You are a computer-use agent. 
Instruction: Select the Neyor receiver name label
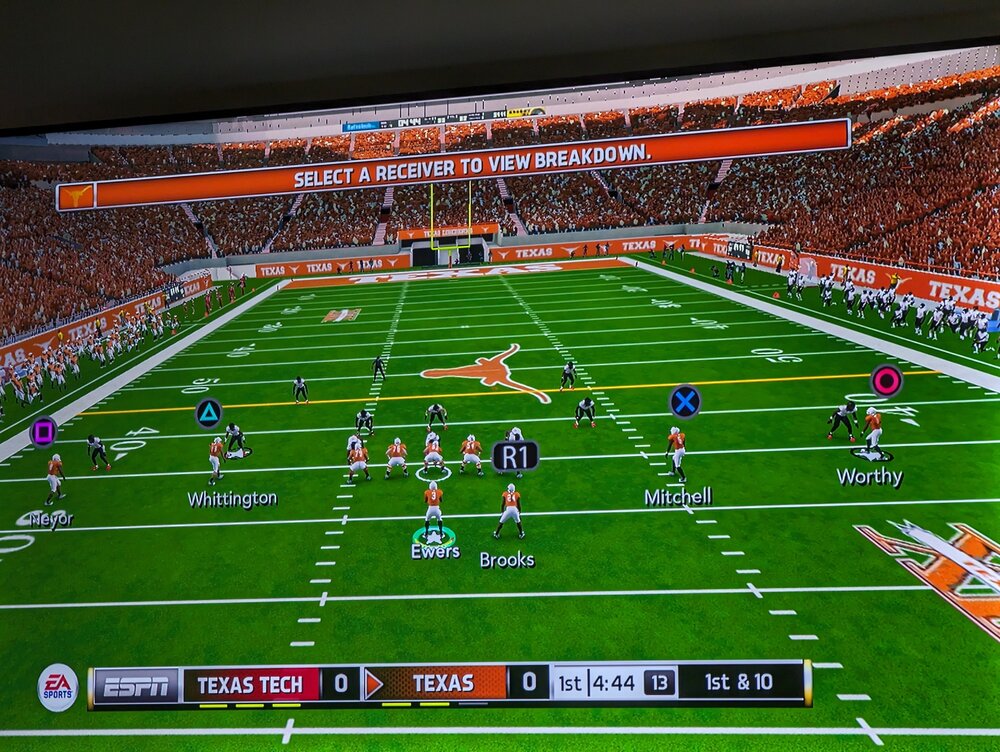click(51, 519)
